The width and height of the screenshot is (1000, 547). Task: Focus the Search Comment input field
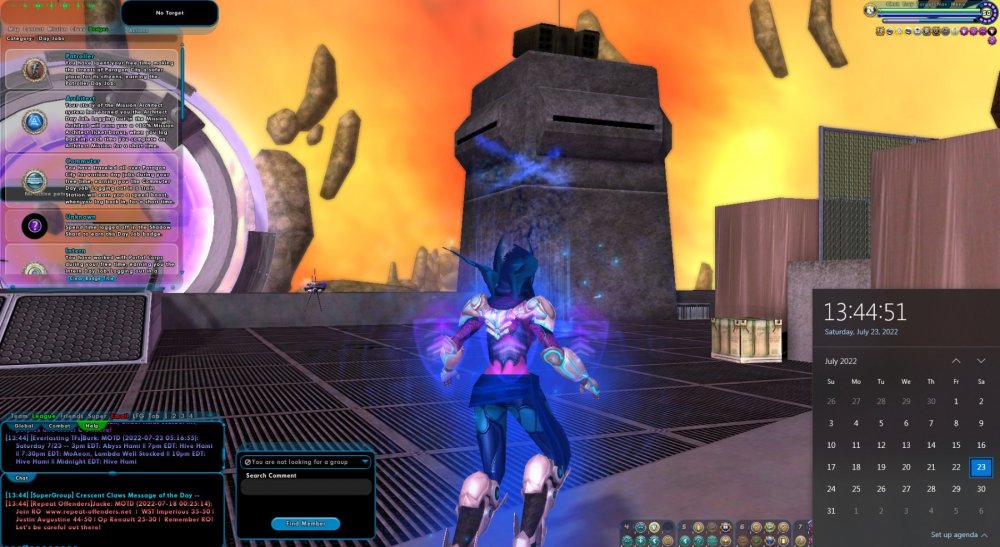coord(305,488)
